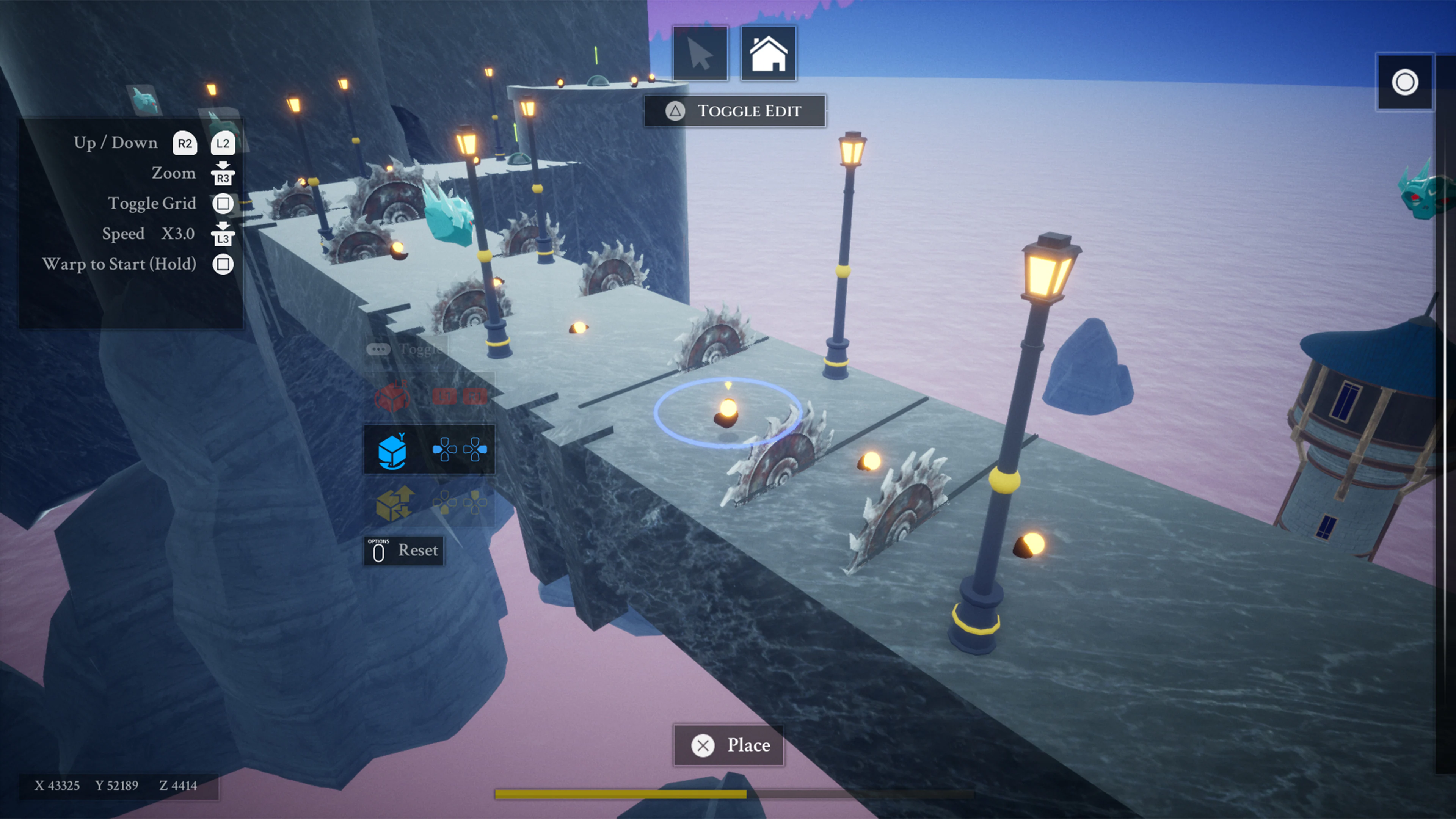Toggle Grid using the square button entry

coord(152,203)
